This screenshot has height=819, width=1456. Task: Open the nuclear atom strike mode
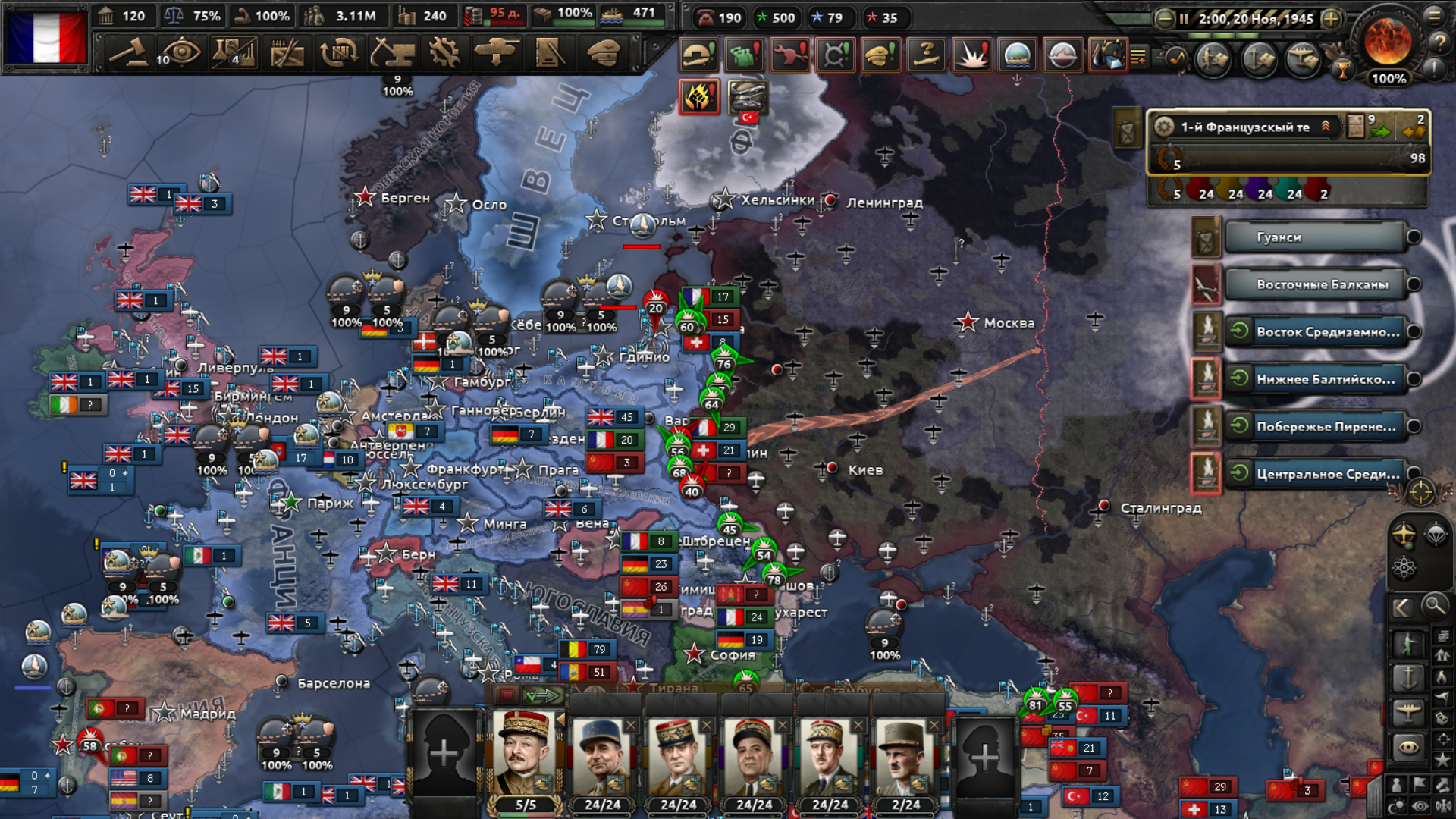1404,567
